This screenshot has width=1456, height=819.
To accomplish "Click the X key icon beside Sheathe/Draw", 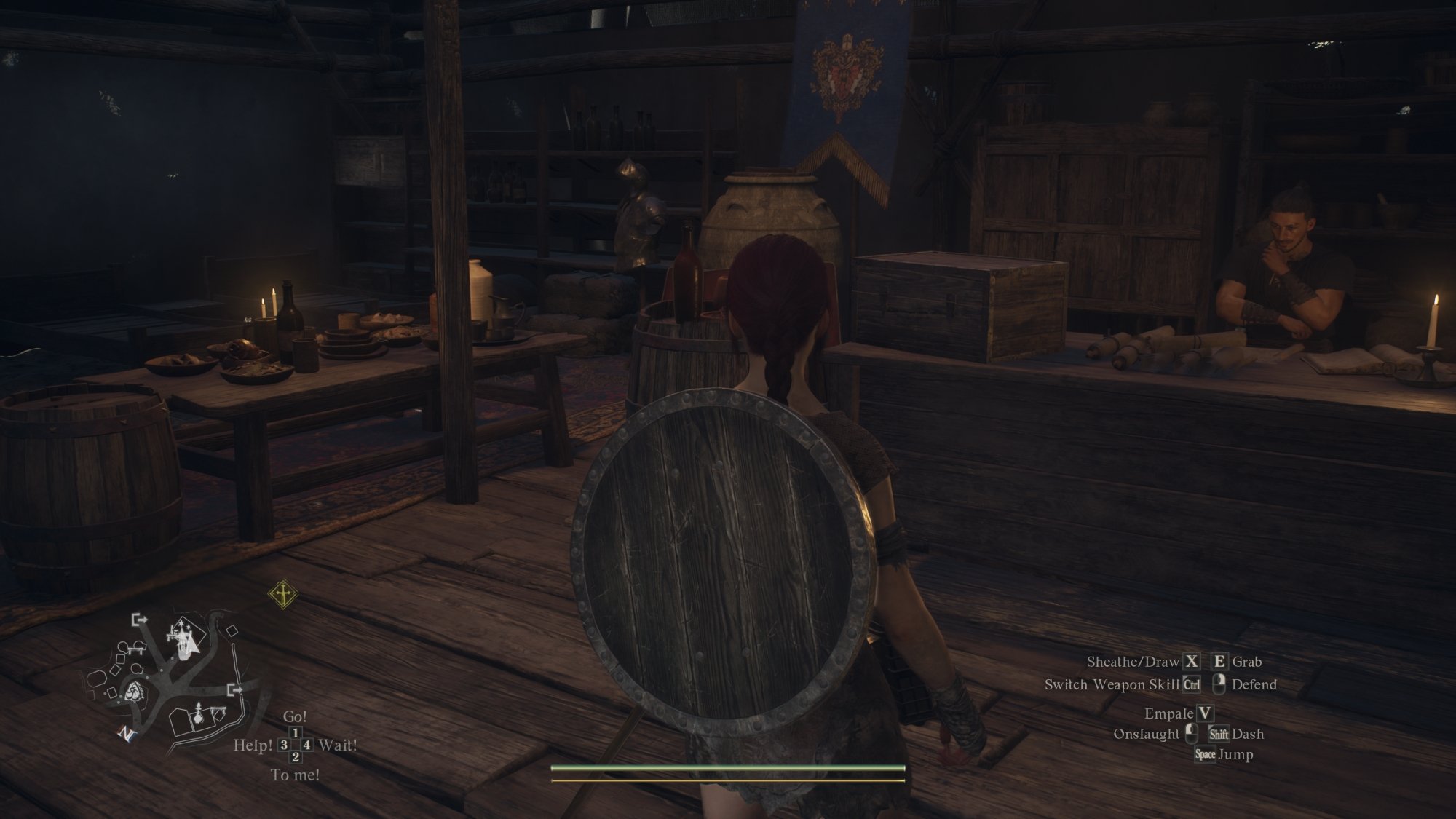I will point(1192,662).
